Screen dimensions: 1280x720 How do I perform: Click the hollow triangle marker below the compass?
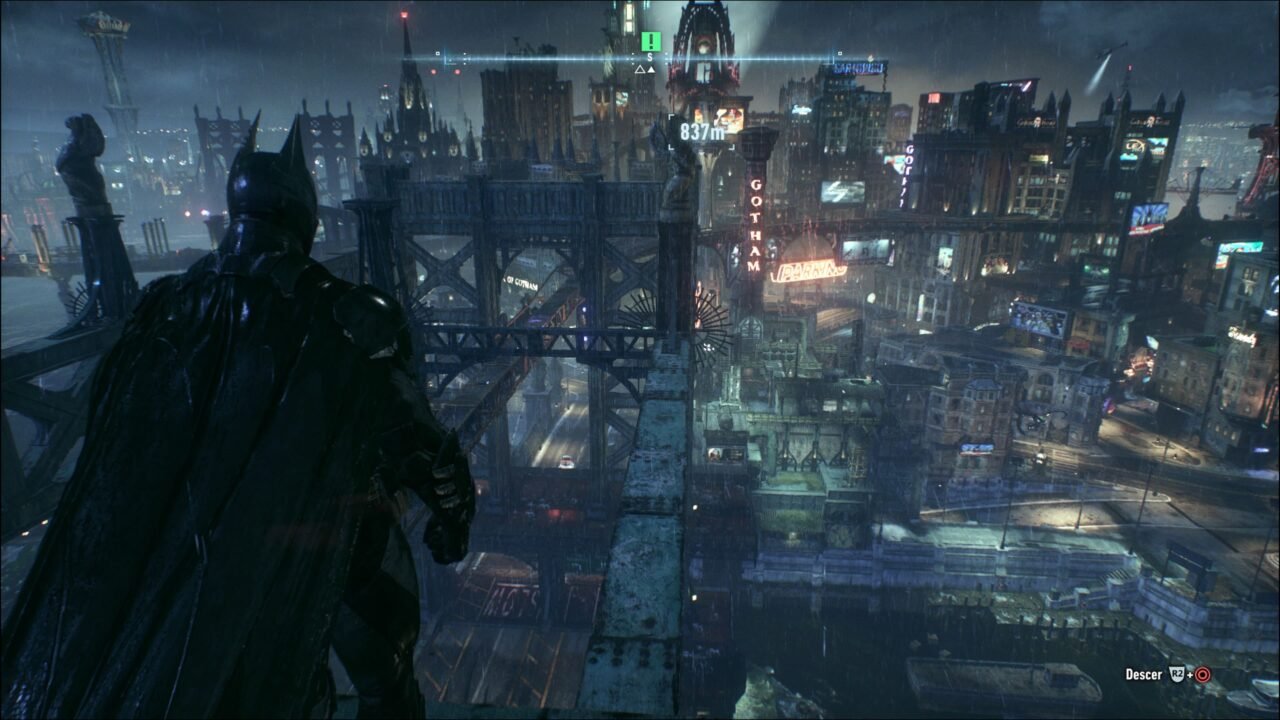coord(640,70)
